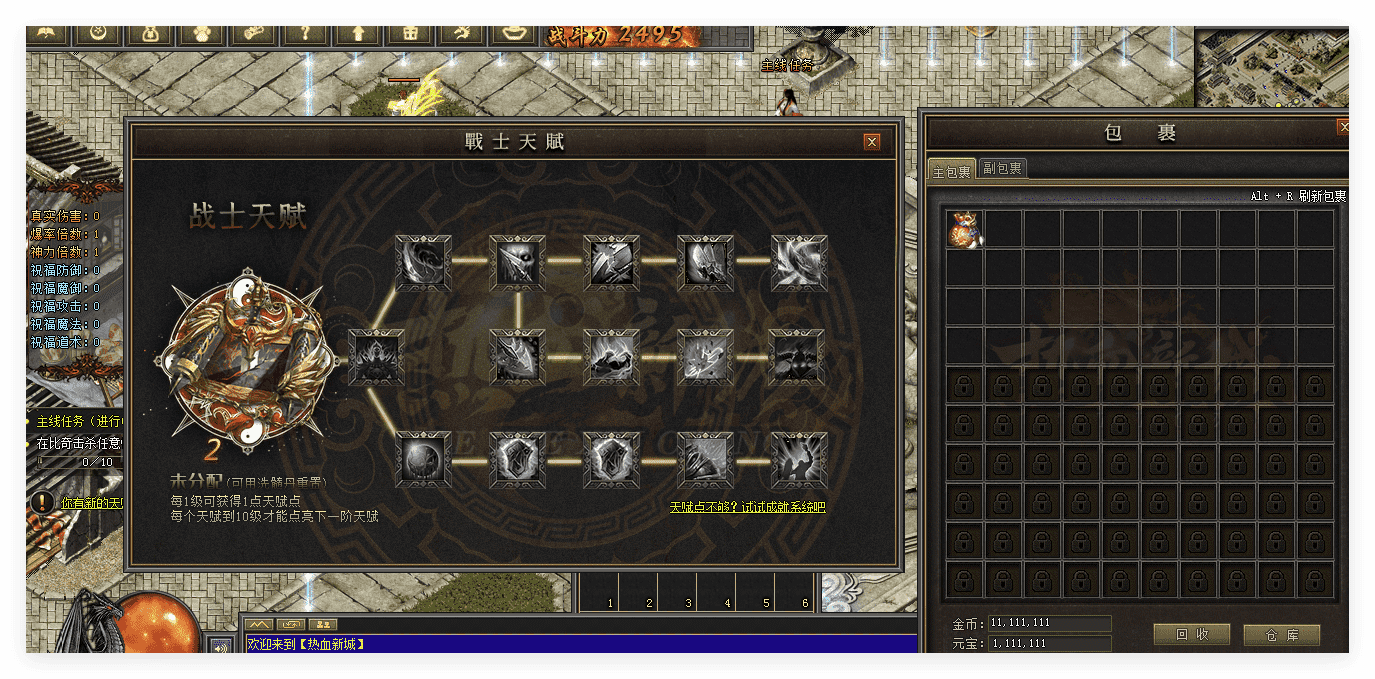
Task: Follow the yellow 天赋点不够 achievement link
Action: (x=747, y=507)
